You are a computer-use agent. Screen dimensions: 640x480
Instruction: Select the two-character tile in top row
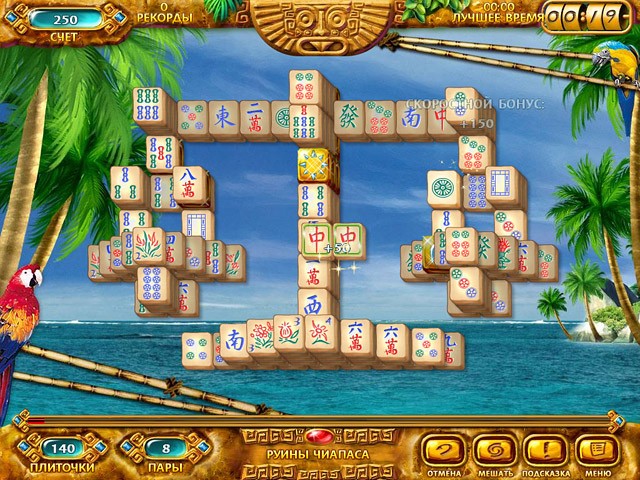tap(255, 118)
